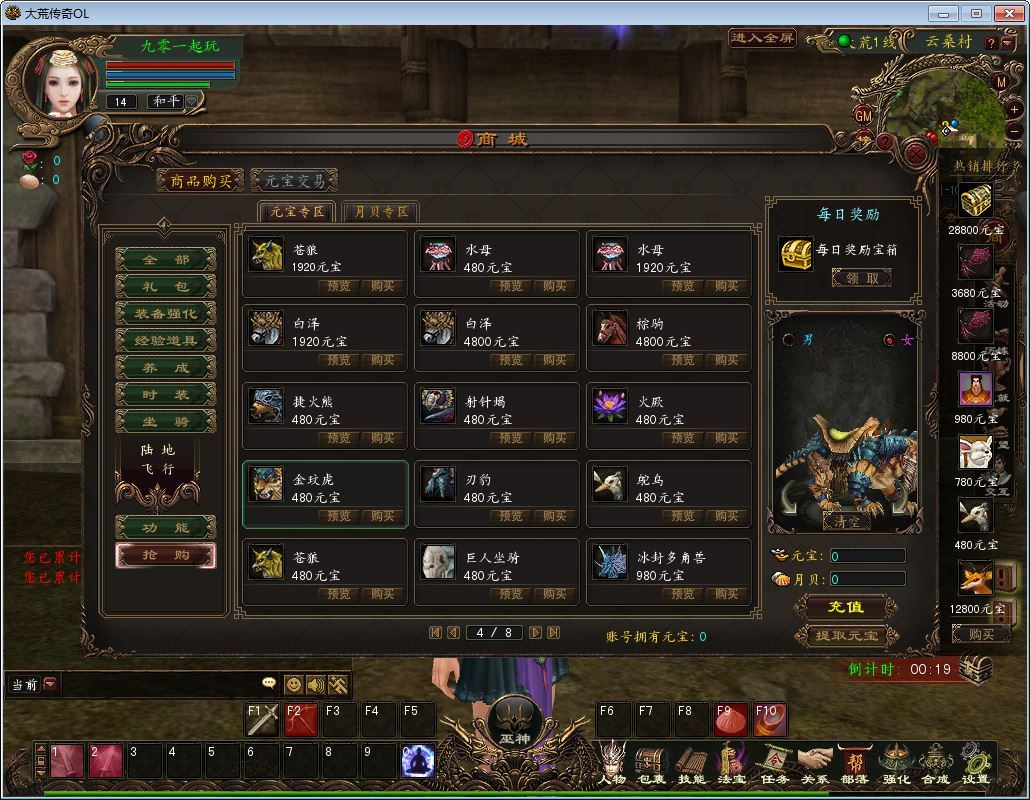Preview the 冰封多角兽 mount
The width and height of the screenshot is (1030, 800).
point(683,594)
